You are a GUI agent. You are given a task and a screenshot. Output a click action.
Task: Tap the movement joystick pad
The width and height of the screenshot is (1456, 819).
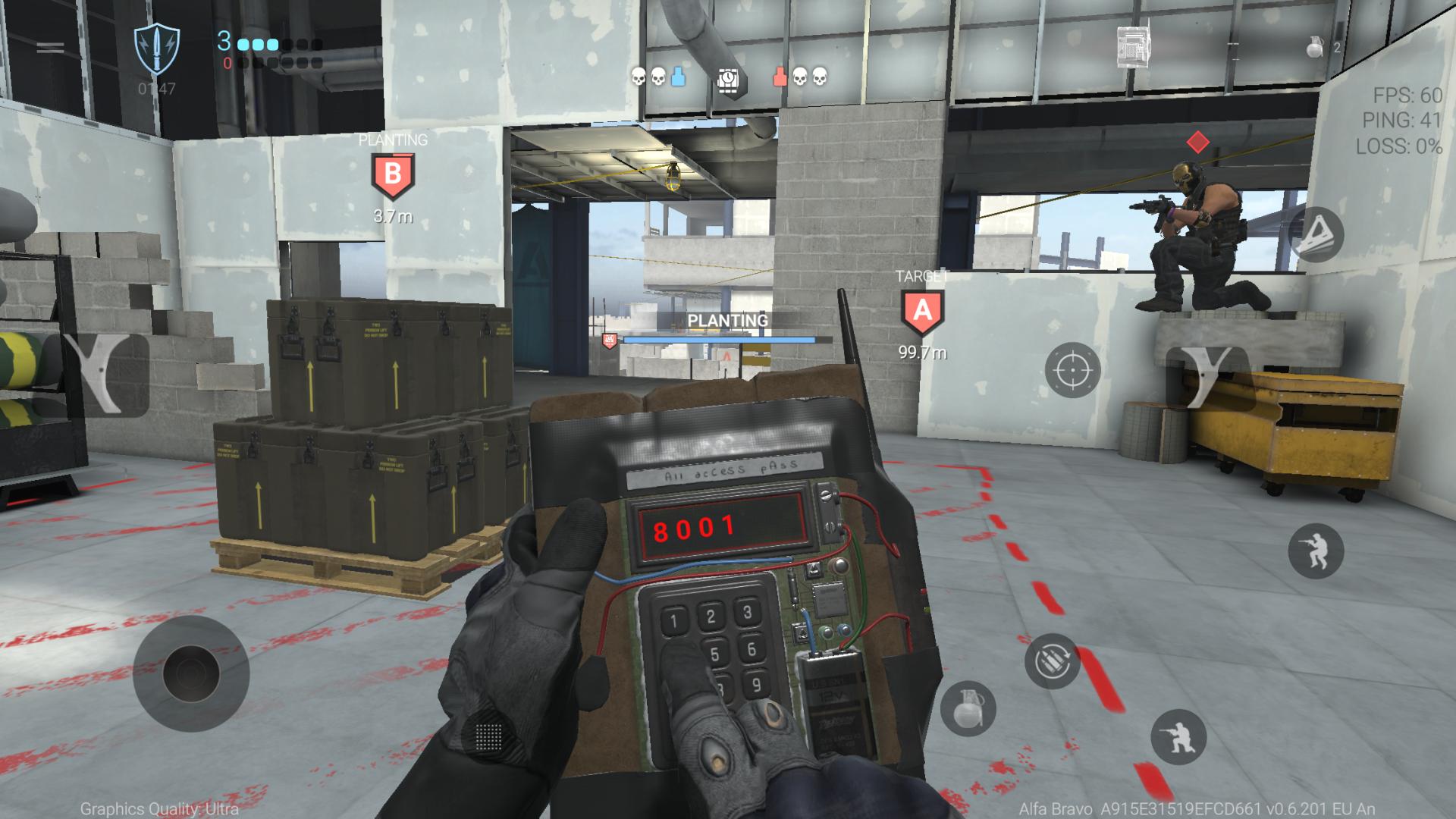click(x=190, y=675)
